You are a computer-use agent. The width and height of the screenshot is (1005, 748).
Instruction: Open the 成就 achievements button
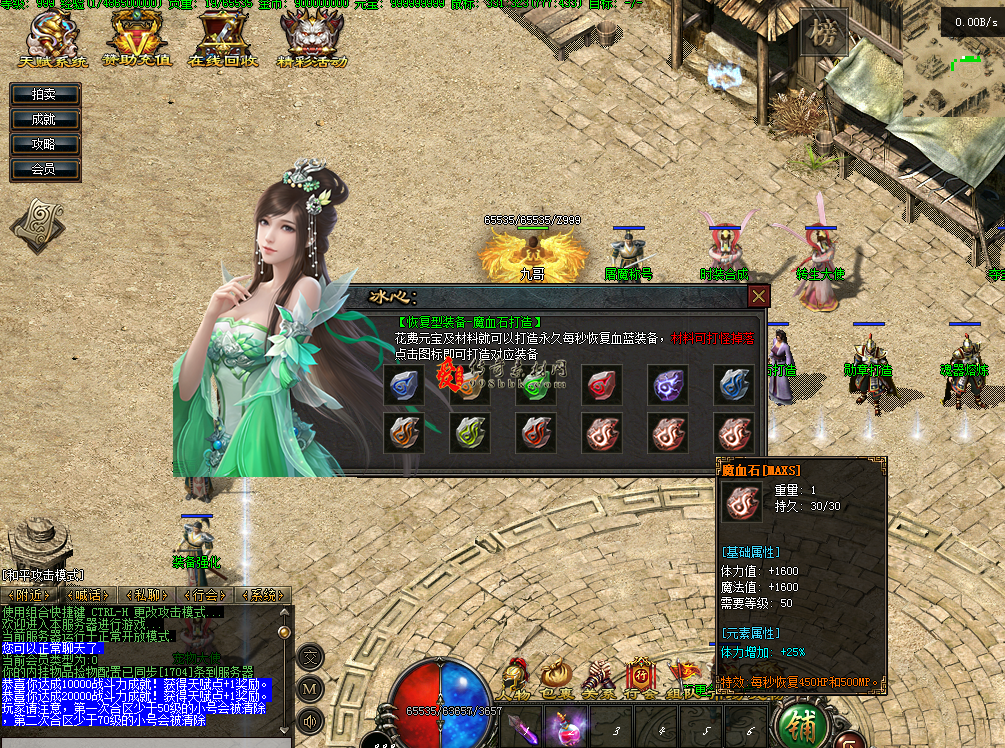tap(44, 119)
